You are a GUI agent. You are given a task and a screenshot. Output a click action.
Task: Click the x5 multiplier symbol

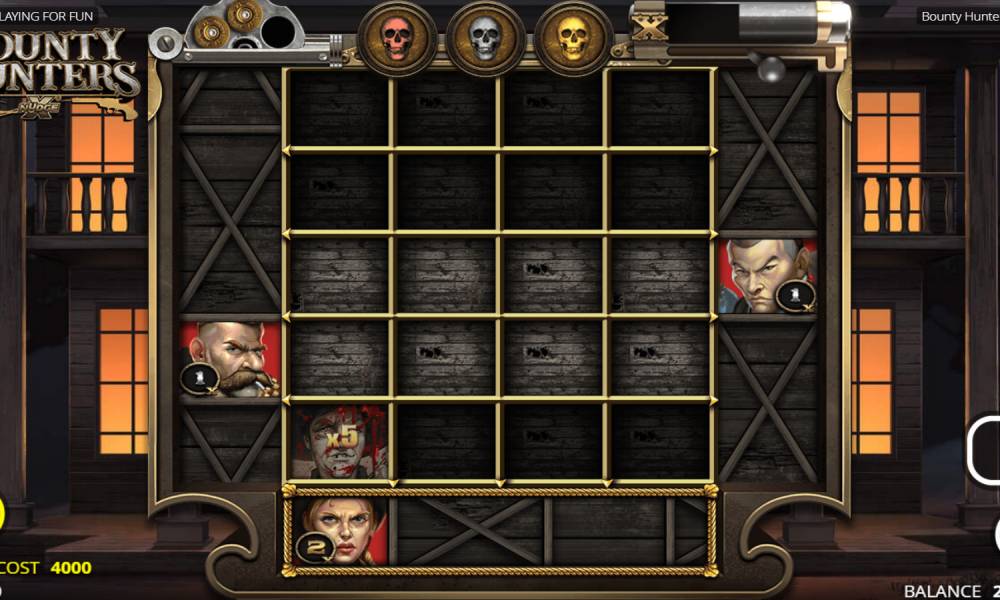(340, 441)
